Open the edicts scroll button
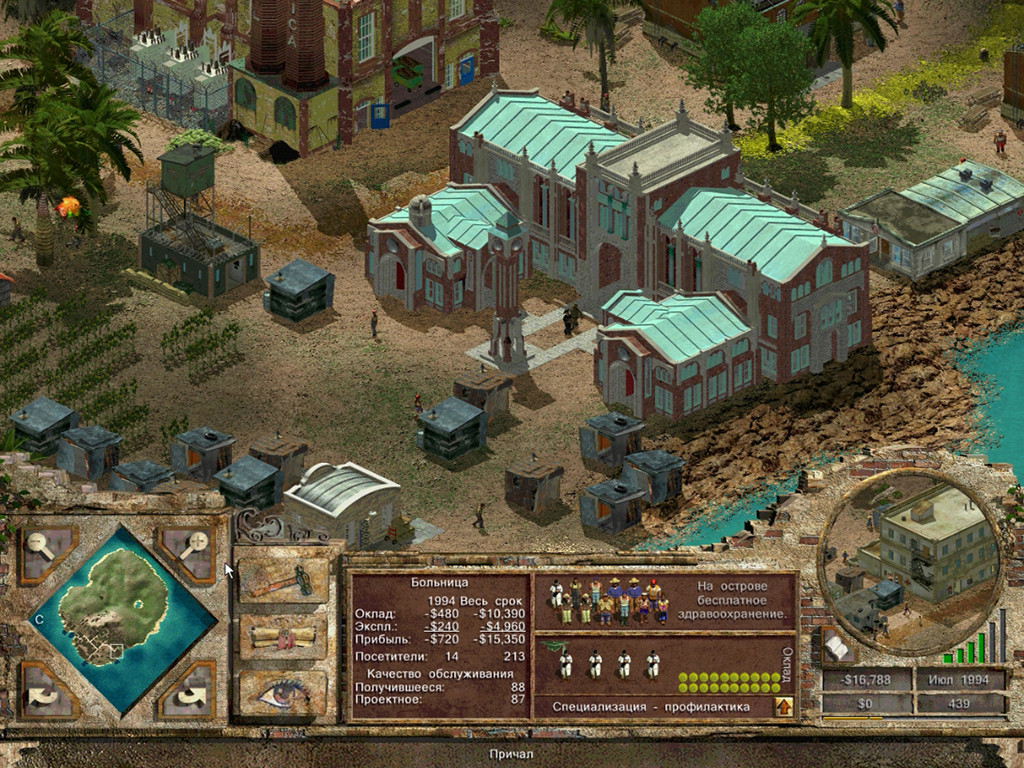 coord(283,637)
